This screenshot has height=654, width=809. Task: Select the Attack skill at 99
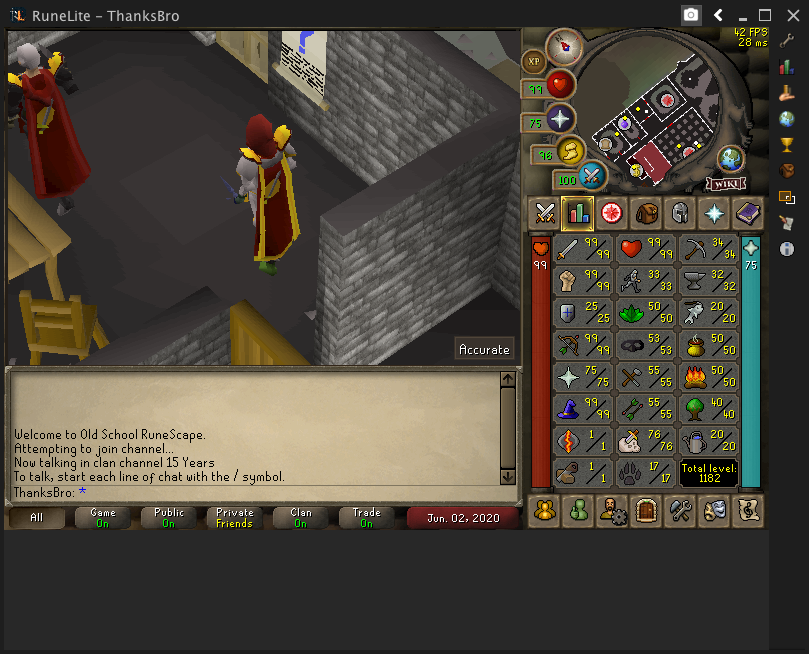[x=582, y=250]
